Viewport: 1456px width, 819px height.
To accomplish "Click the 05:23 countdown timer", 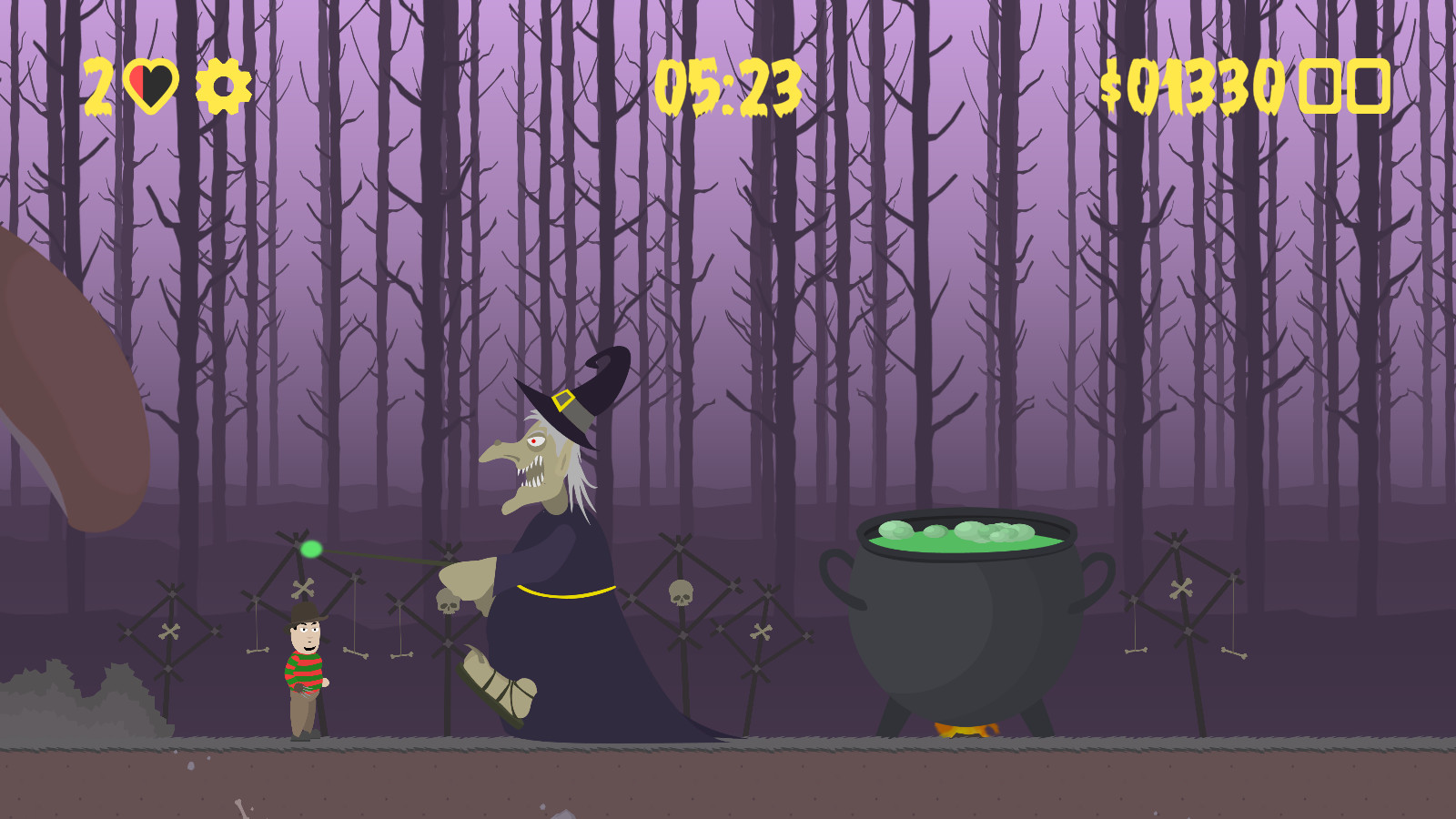I will tap(728, 86).
